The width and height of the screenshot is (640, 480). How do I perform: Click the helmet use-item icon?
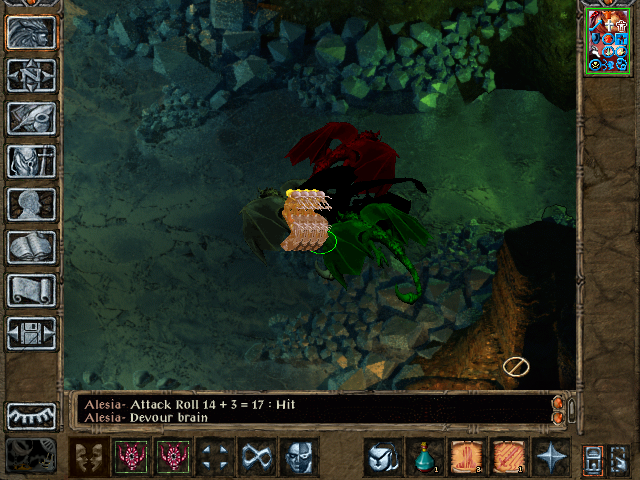click(x=382, y=457)
